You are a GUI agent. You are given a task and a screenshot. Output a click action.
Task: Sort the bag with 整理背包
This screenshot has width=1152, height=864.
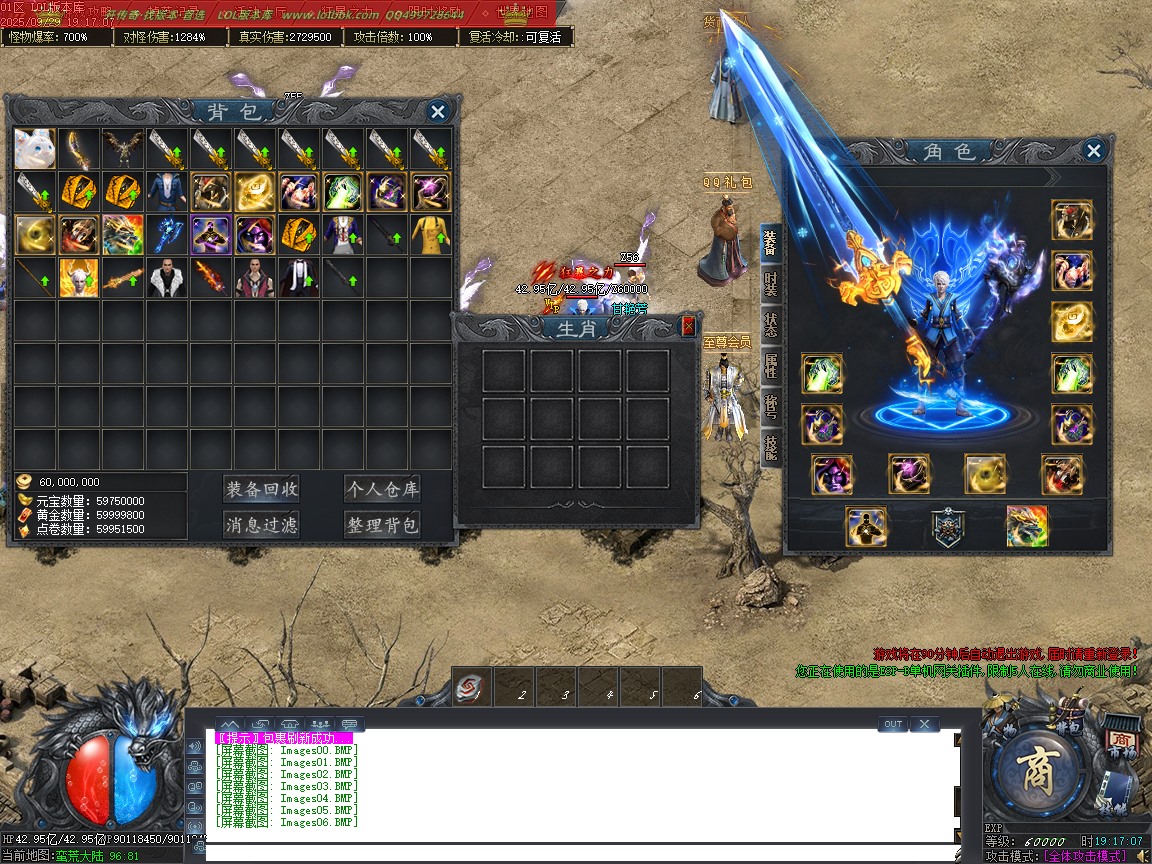[381, 524]
